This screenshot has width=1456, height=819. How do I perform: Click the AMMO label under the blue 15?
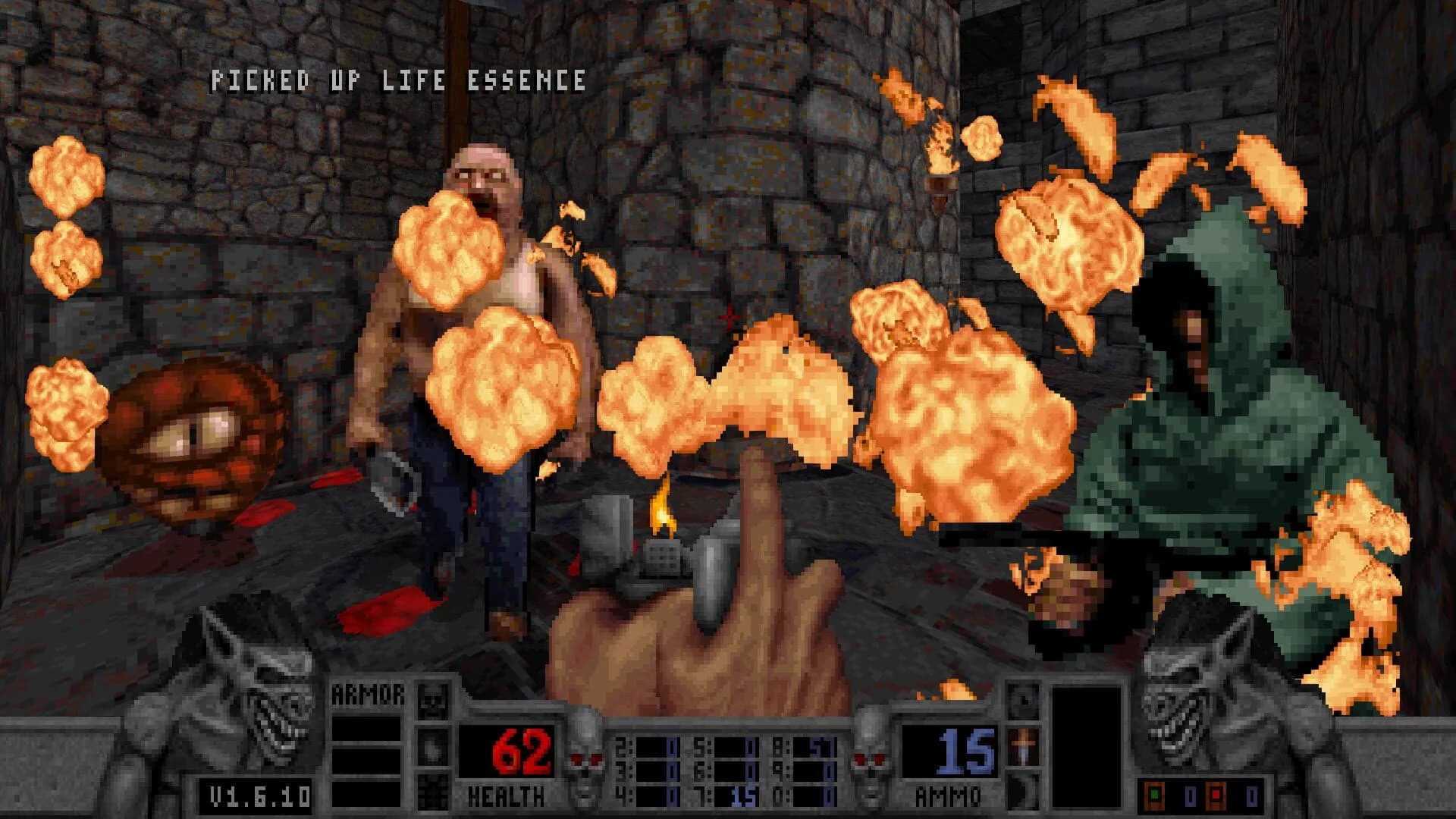pos(947,795)
